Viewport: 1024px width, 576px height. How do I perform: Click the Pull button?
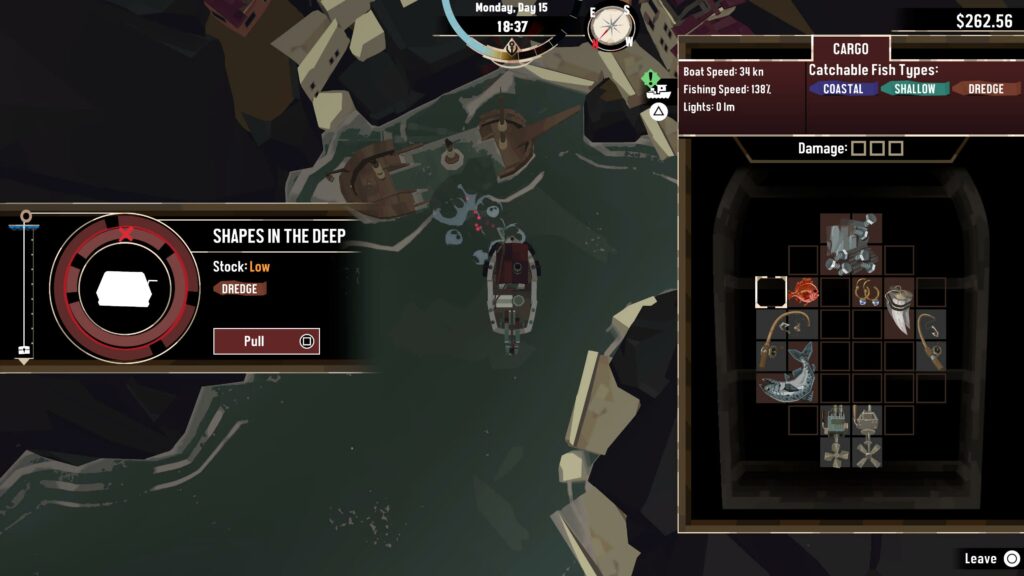(266, 341)
